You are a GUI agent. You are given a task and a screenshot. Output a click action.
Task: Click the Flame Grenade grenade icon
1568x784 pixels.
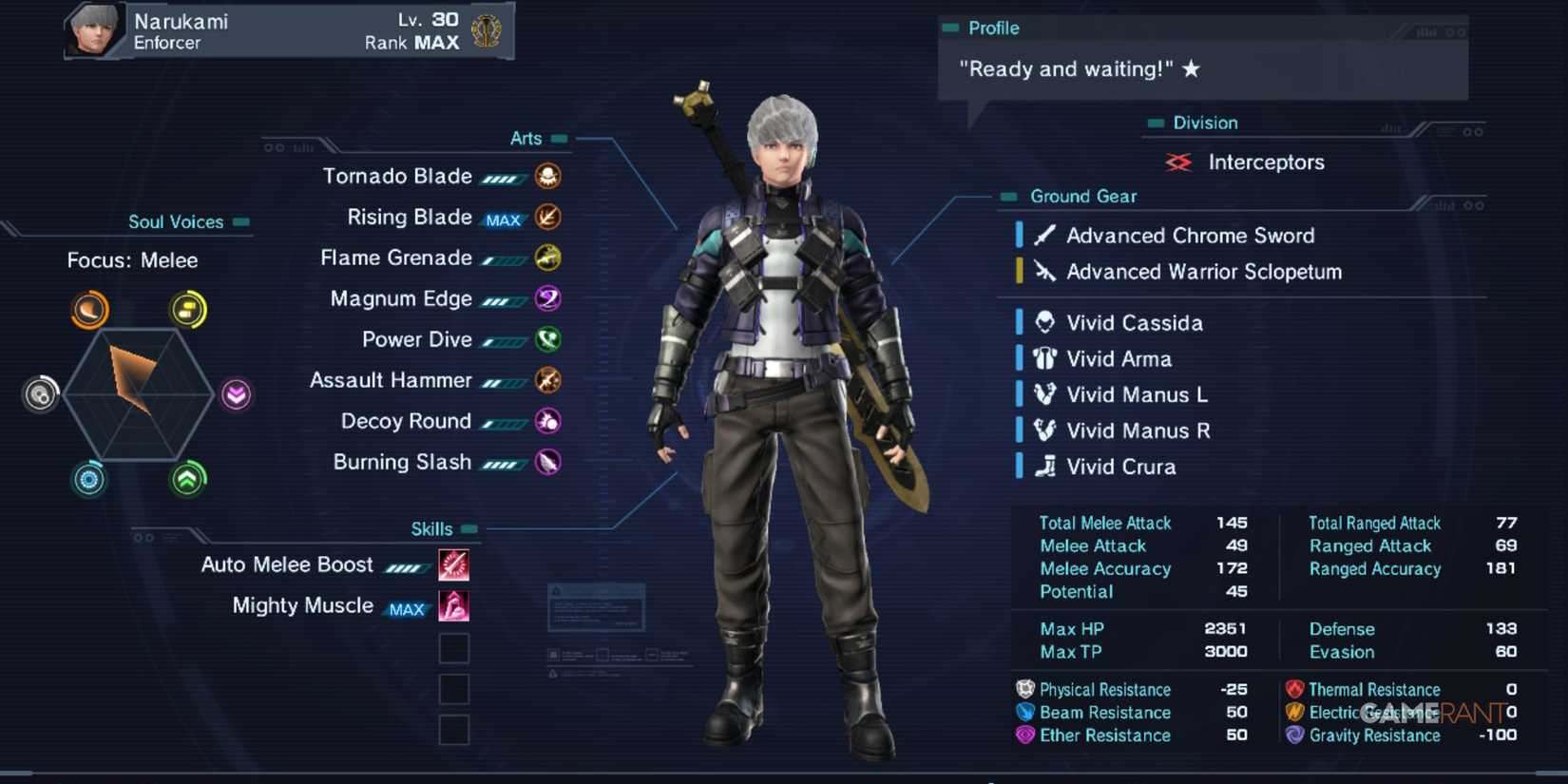point(549,258)
